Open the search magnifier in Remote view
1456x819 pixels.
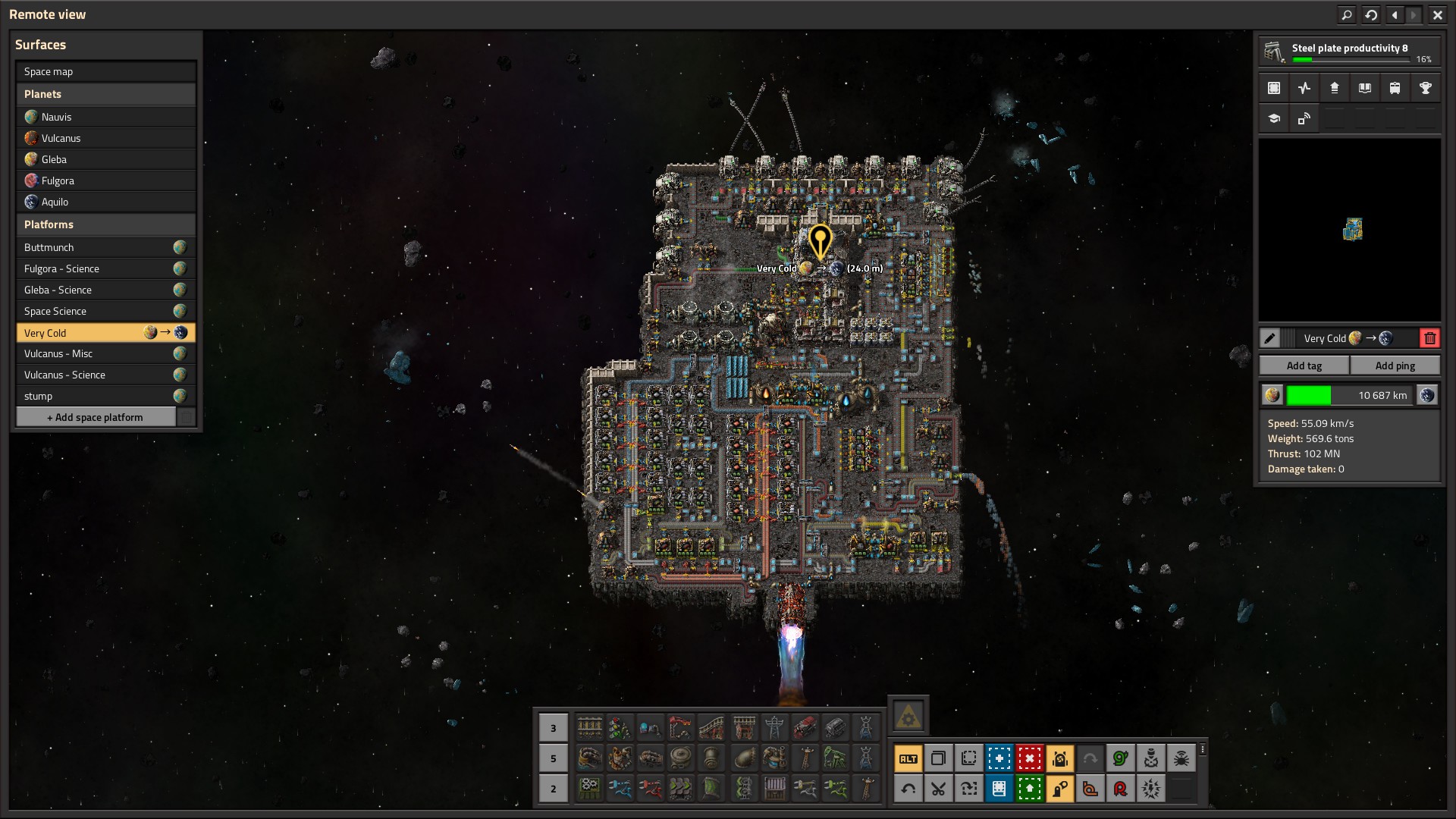click(1347, 14)
